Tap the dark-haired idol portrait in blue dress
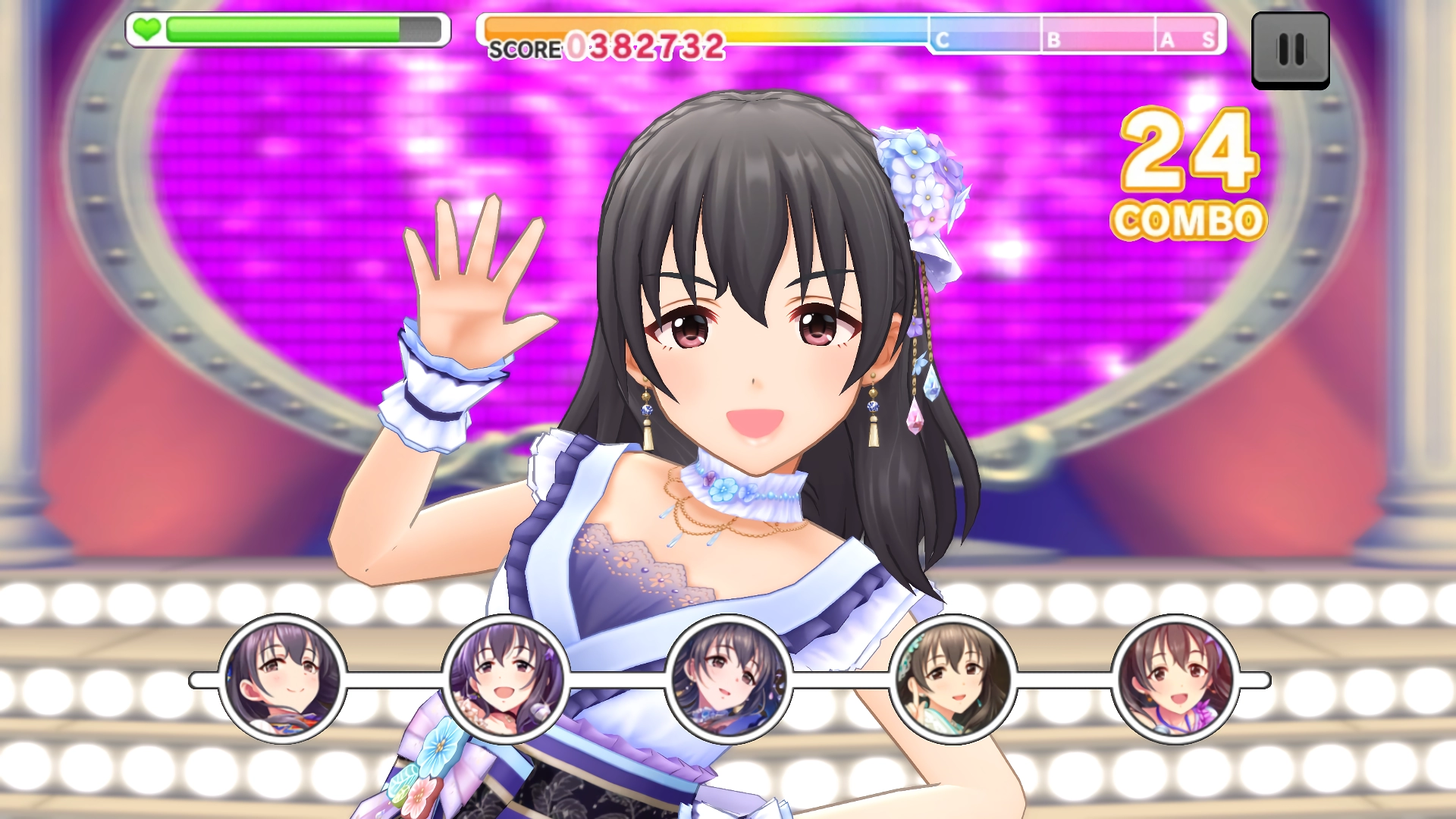The height and width of the screenshot is (819, 1456). (x=729, y=679)
